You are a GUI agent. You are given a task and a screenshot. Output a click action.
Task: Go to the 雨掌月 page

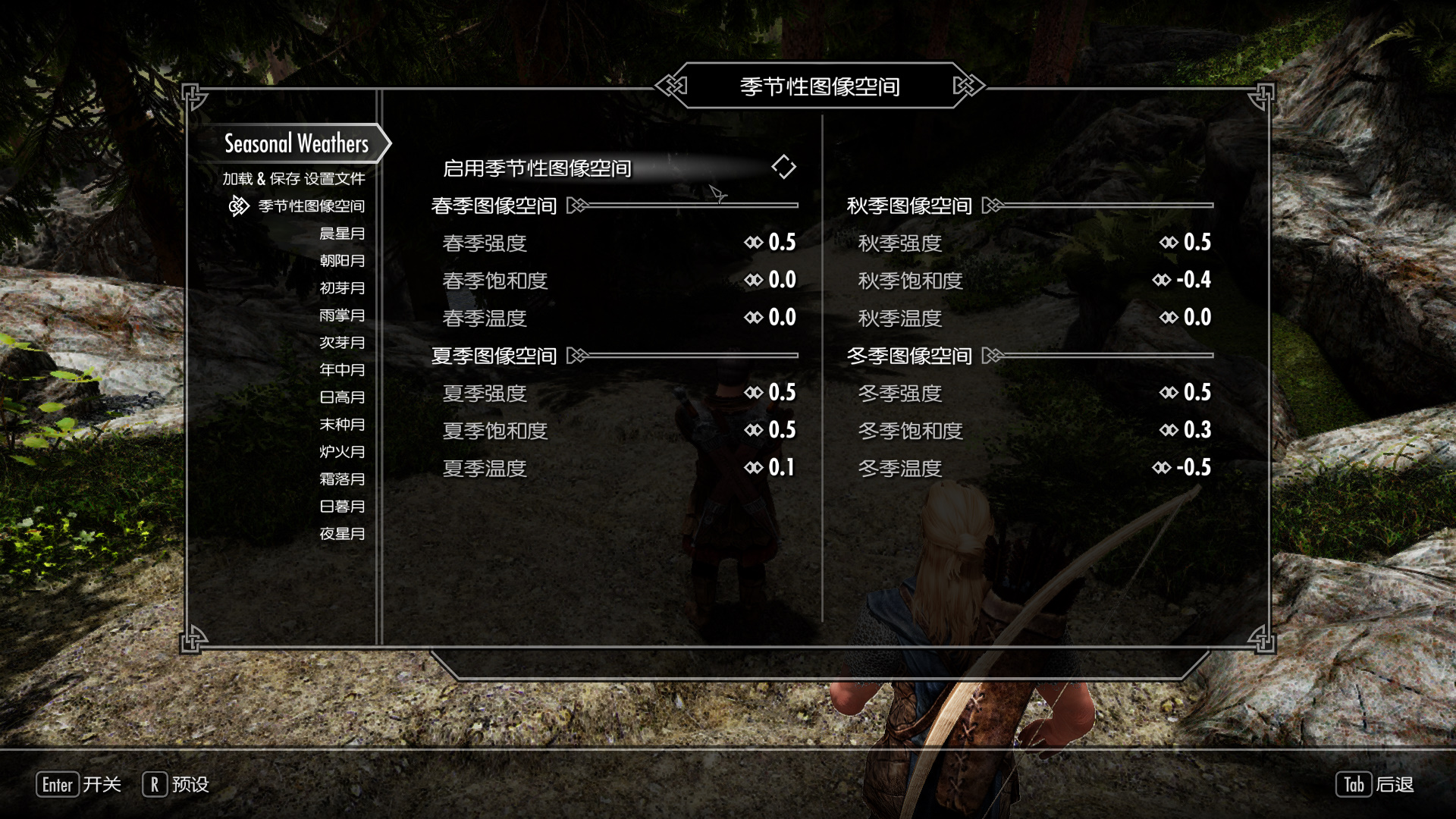click(342, 315)
